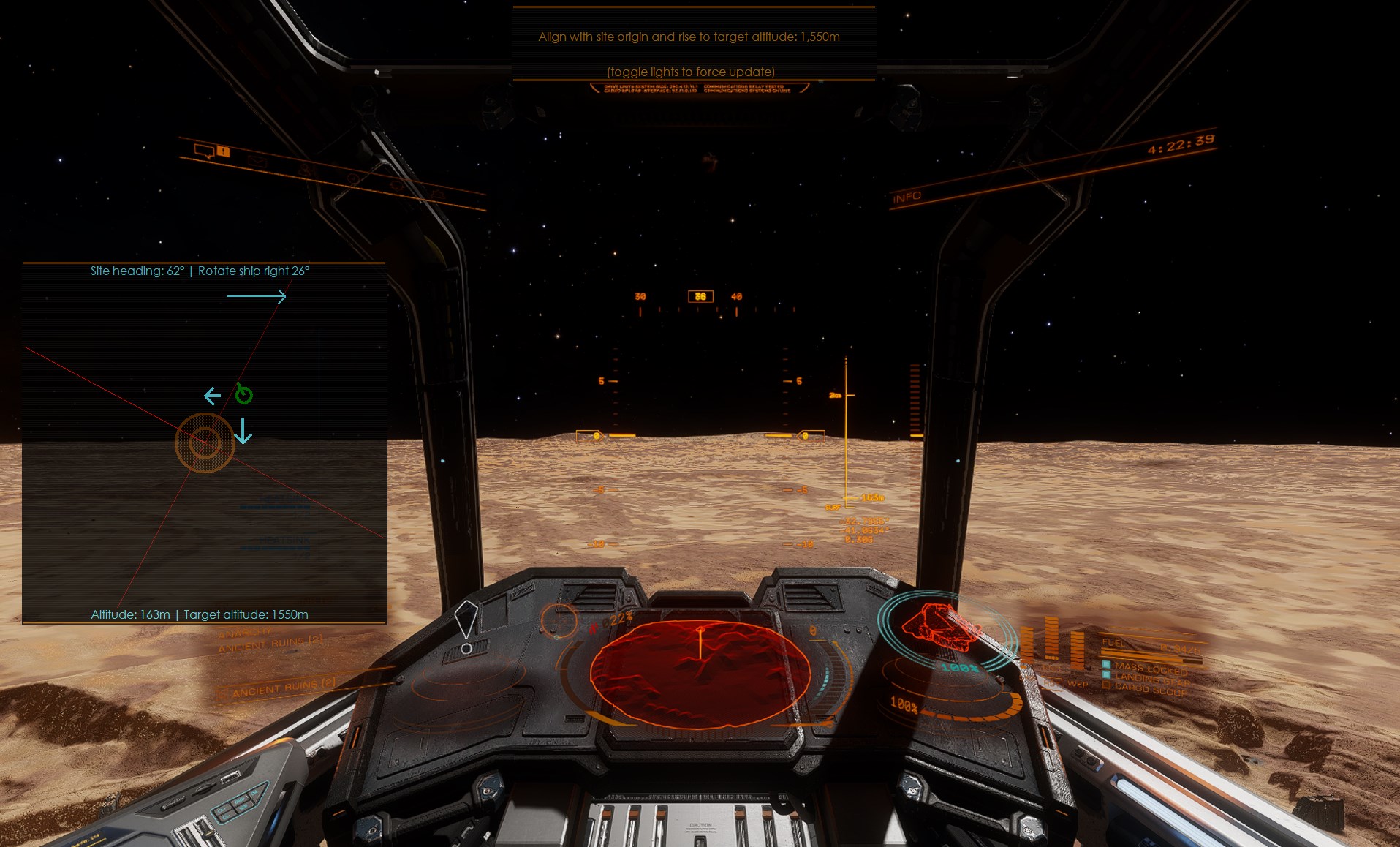Open the inbox envelope icon
This screenshot has height=847, width=1400.
(257, 161)
